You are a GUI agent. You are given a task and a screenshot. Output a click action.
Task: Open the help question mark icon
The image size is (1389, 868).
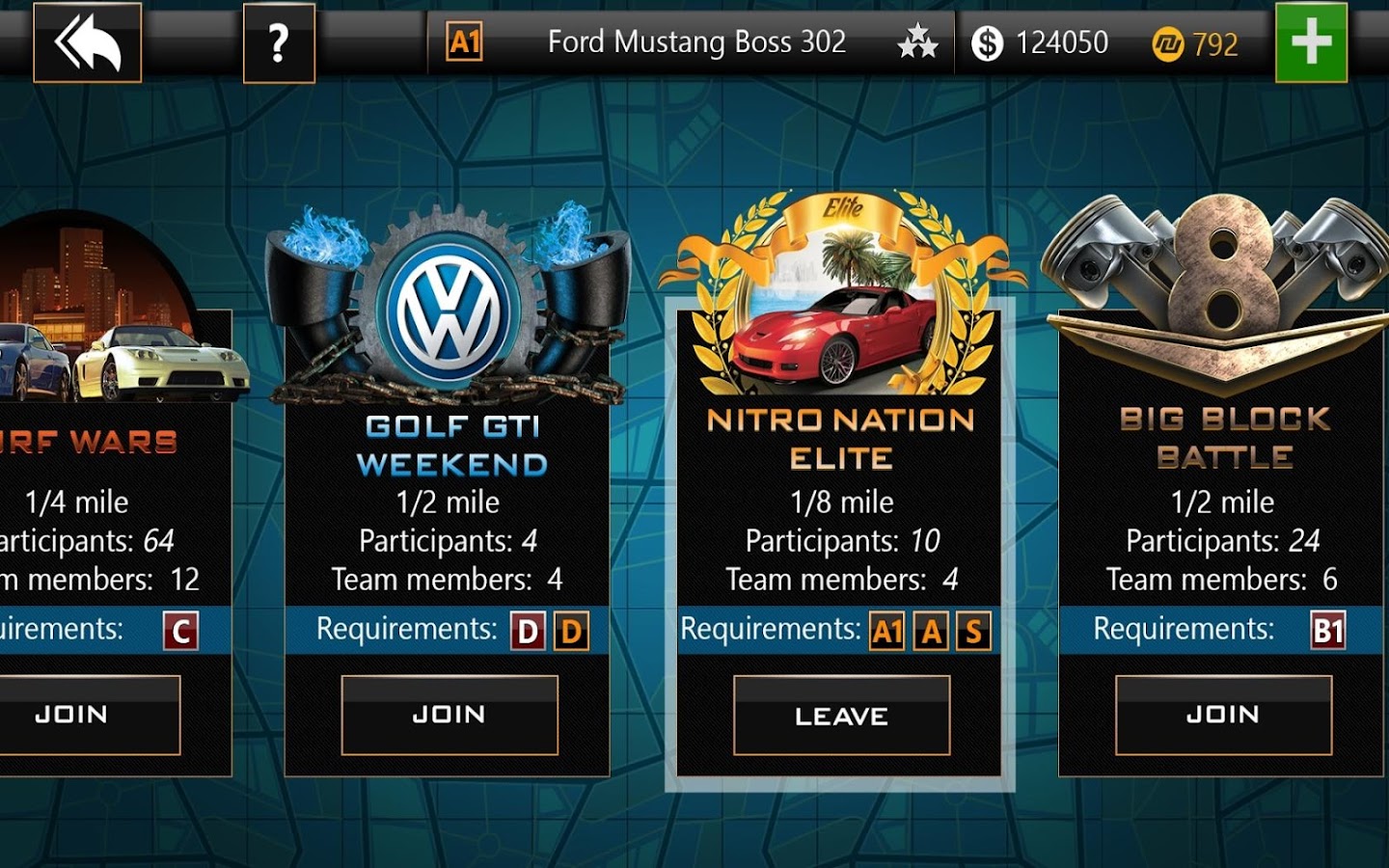pos(279,42)
